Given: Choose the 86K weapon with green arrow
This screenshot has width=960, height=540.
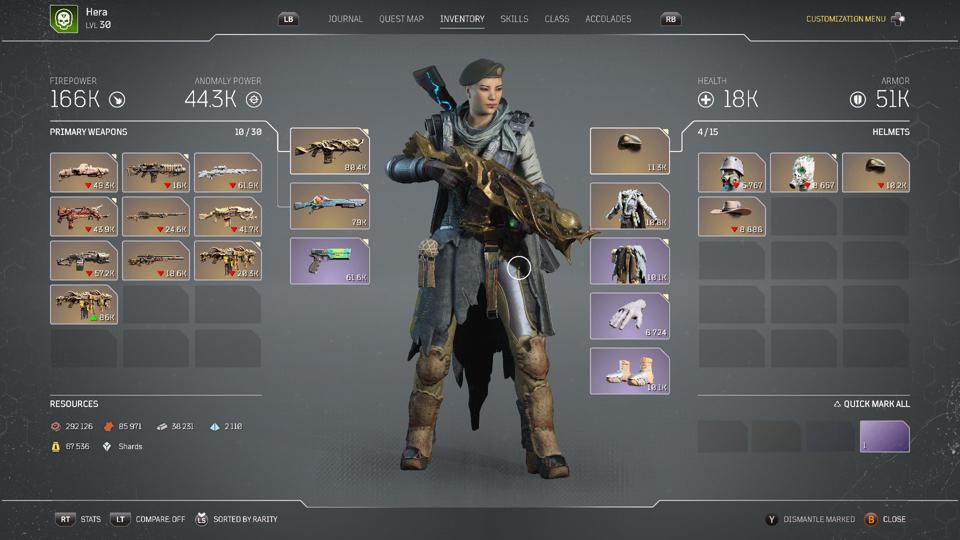Looking at the screenshot, I should [x=84, y=304].
